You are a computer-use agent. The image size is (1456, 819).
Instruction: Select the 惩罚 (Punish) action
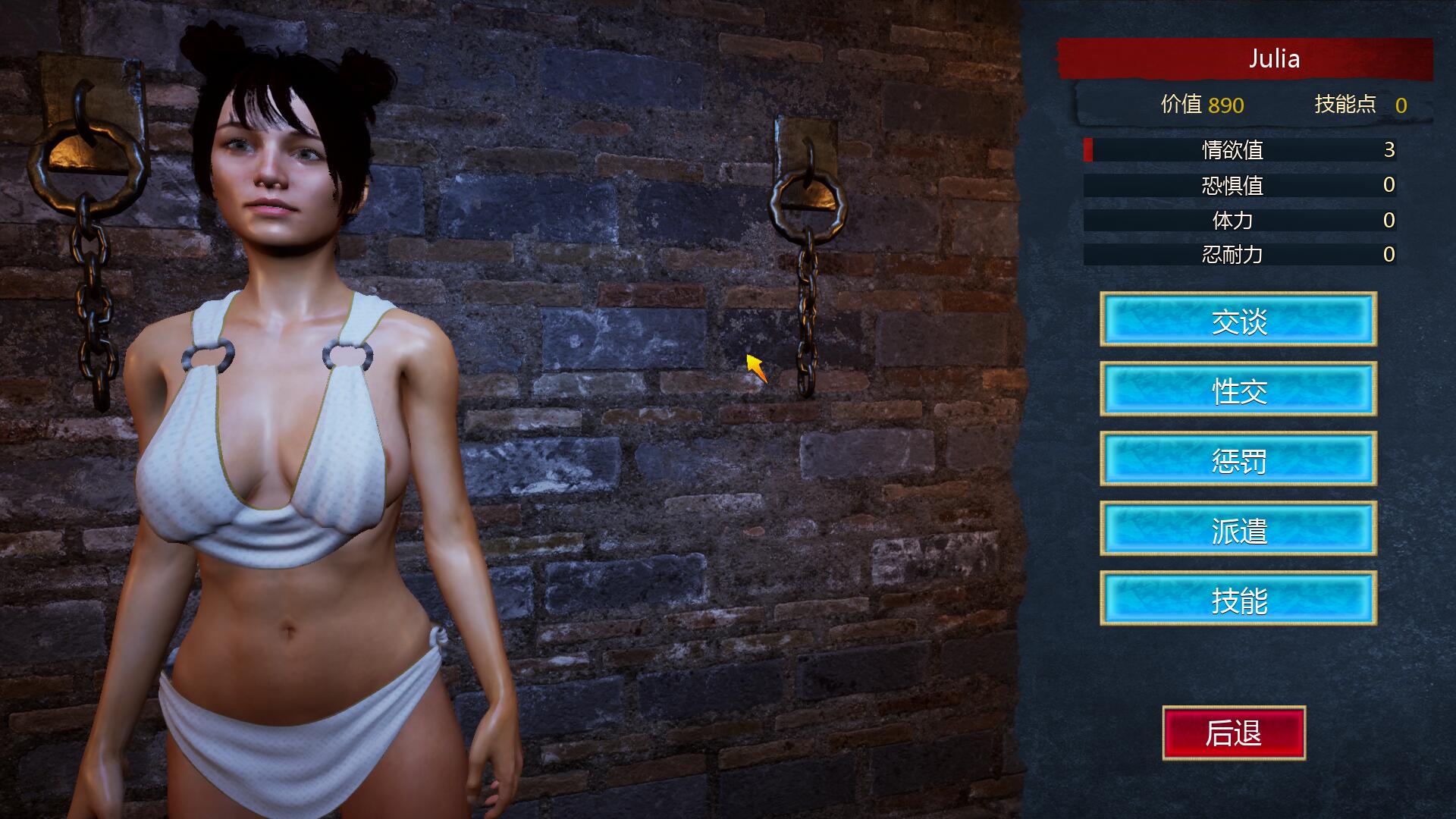(1238, 461)
